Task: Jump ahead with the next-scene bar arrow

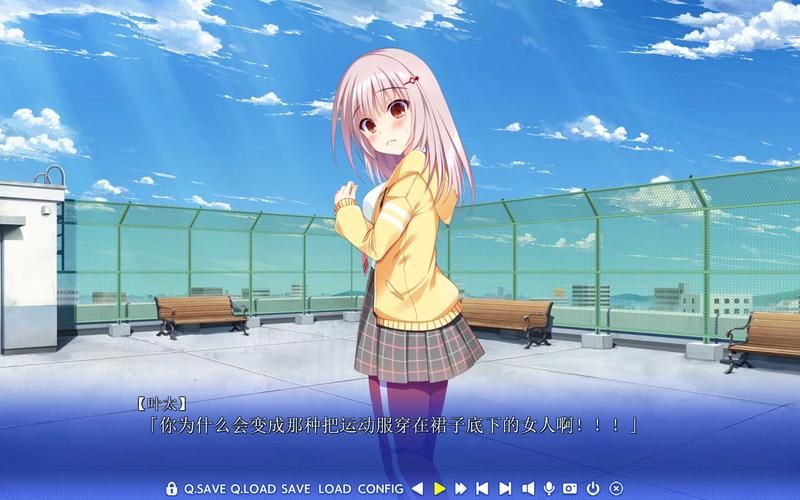Action: point(505,488)
